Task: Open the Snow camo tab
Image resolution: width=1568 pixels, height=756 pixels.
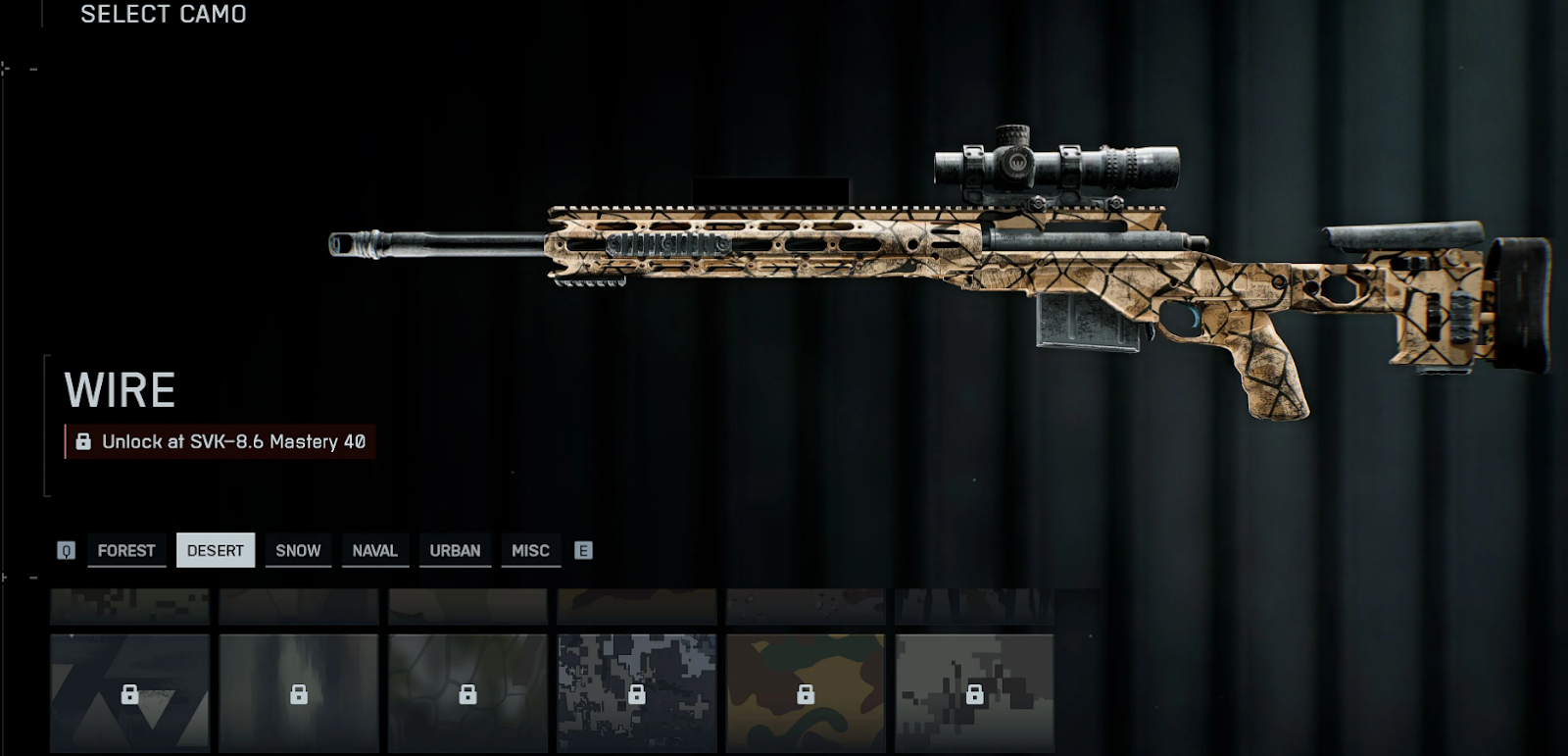Action: pyautogui.click(x=298, y=550)
